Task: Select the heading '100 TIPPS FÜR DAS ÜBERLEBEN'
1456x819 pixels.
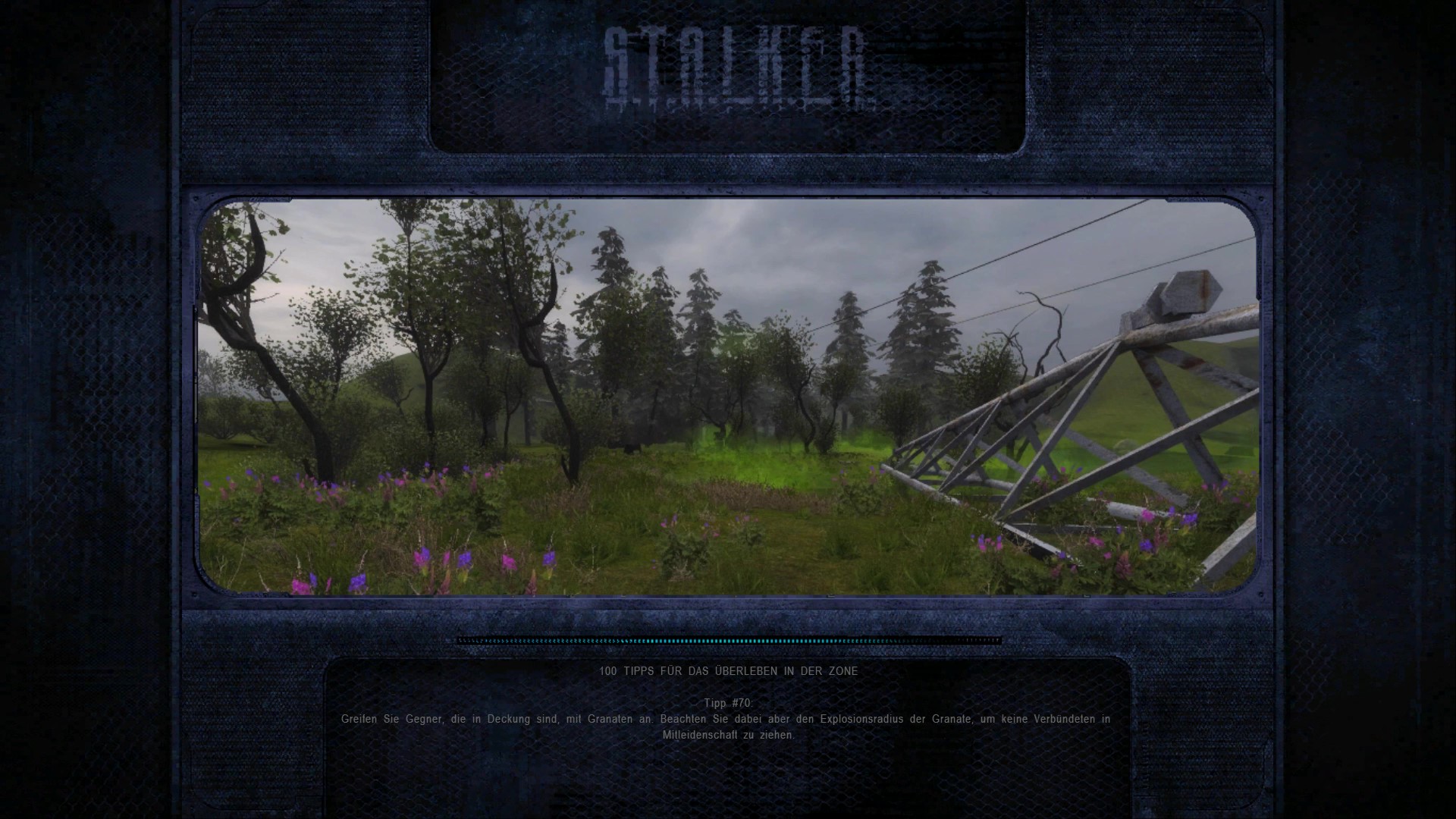Action: coord(728,671)
